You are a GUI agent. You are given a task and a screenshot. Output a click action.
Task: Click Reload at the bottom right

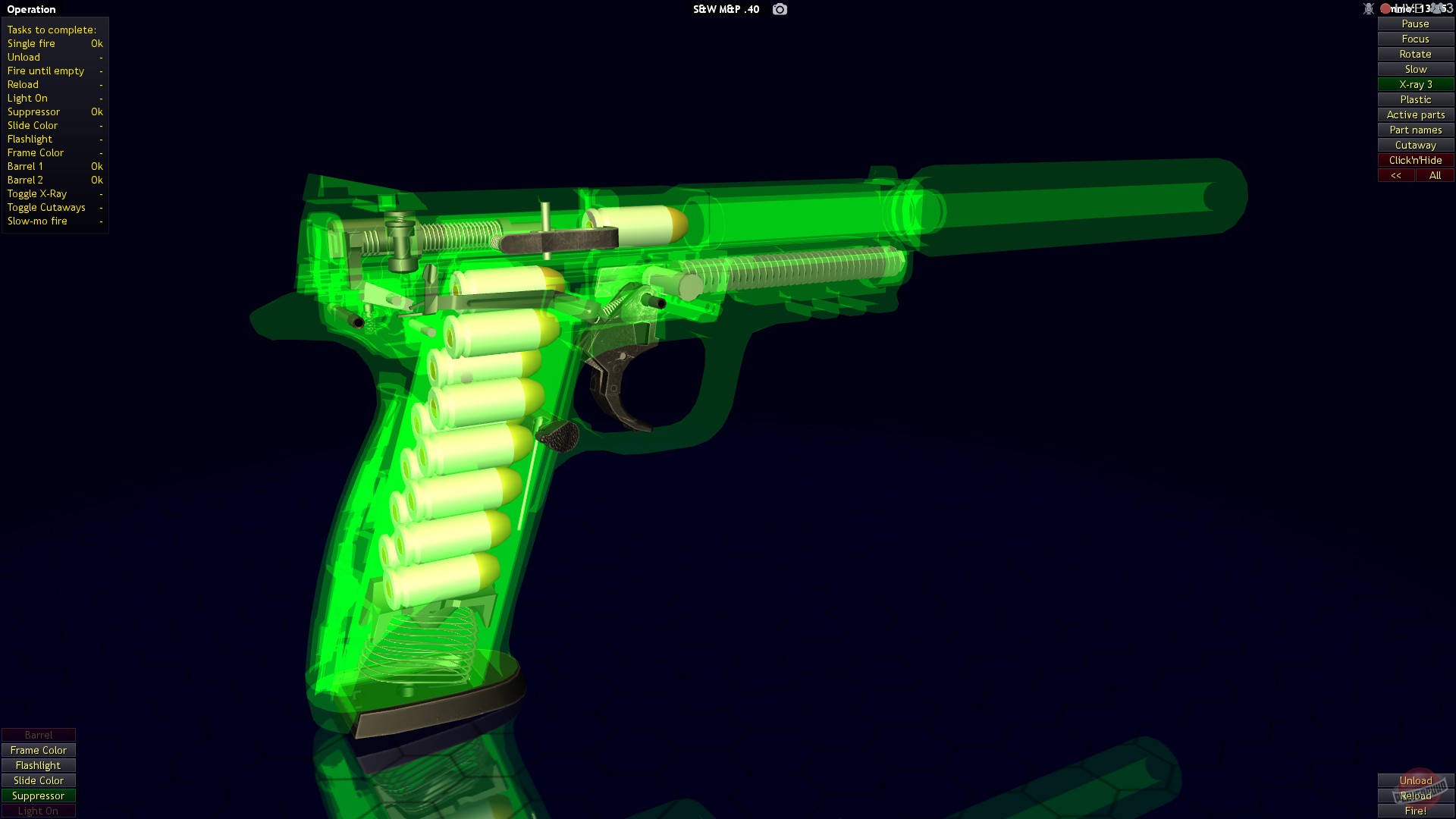[1415, 796]
